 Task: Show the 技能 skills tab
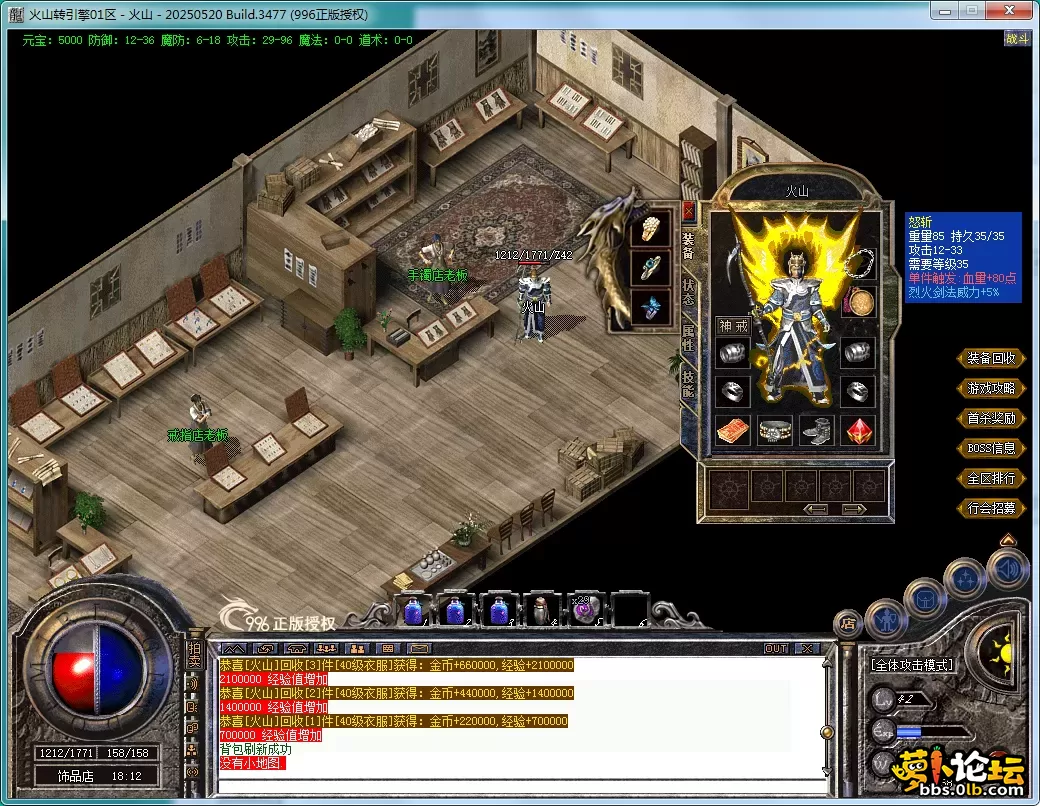click(x=688, y=384)
